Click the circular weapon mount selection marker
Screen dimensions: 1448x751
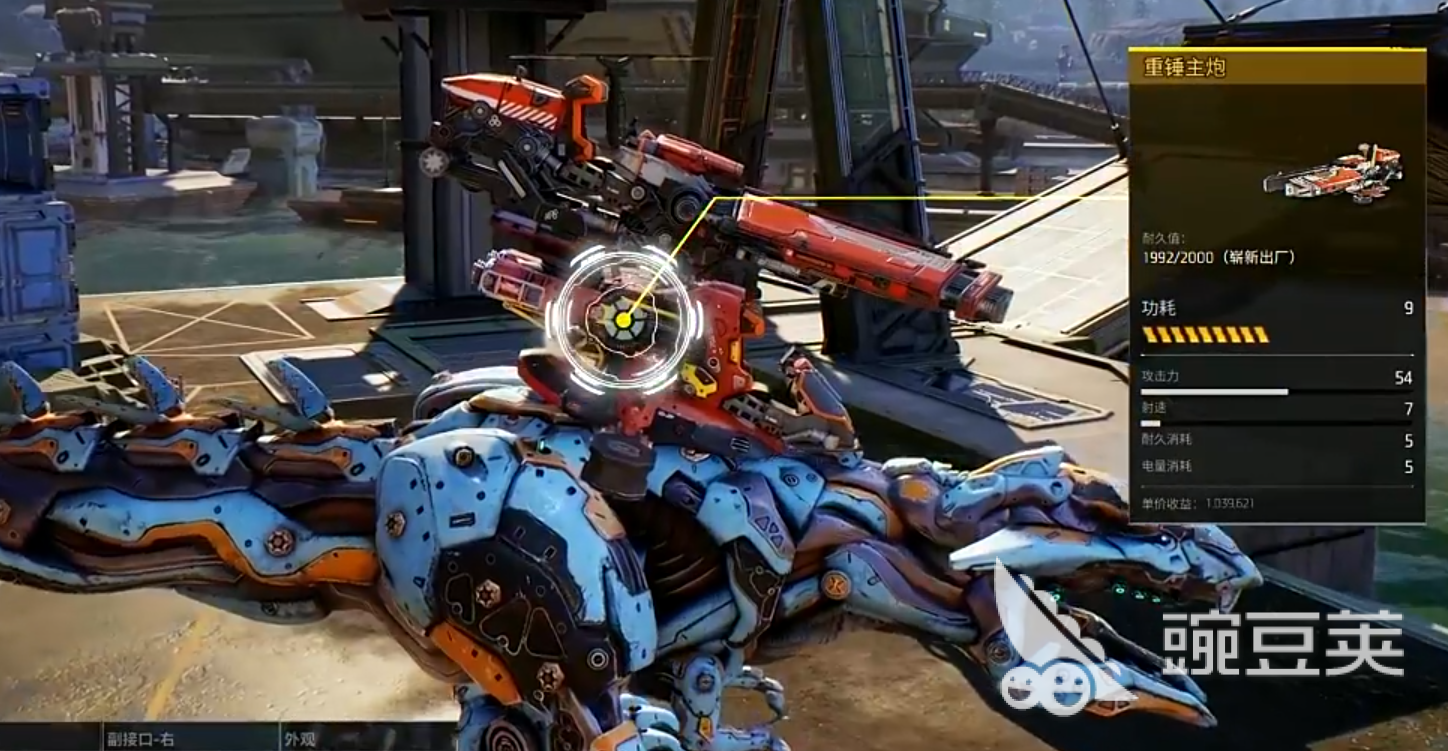[x=623, y=319]
